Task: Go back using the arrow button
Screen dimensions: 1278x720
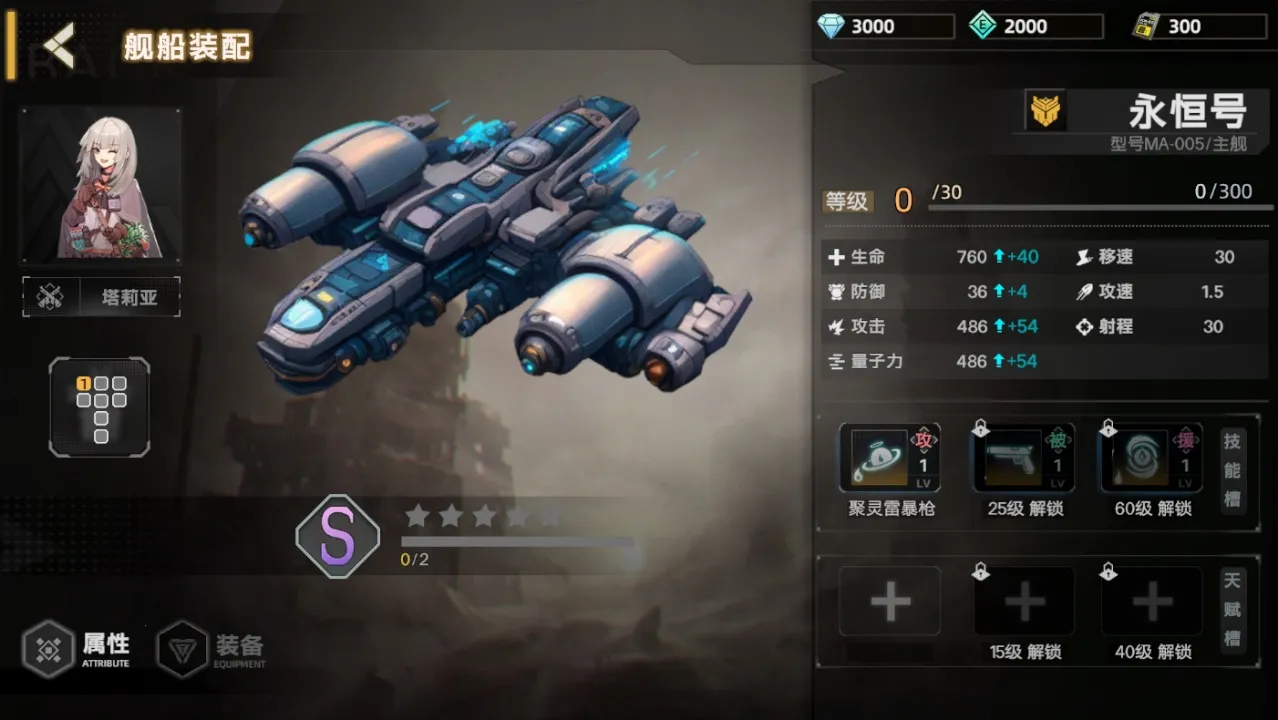Action: pos(59,46)
